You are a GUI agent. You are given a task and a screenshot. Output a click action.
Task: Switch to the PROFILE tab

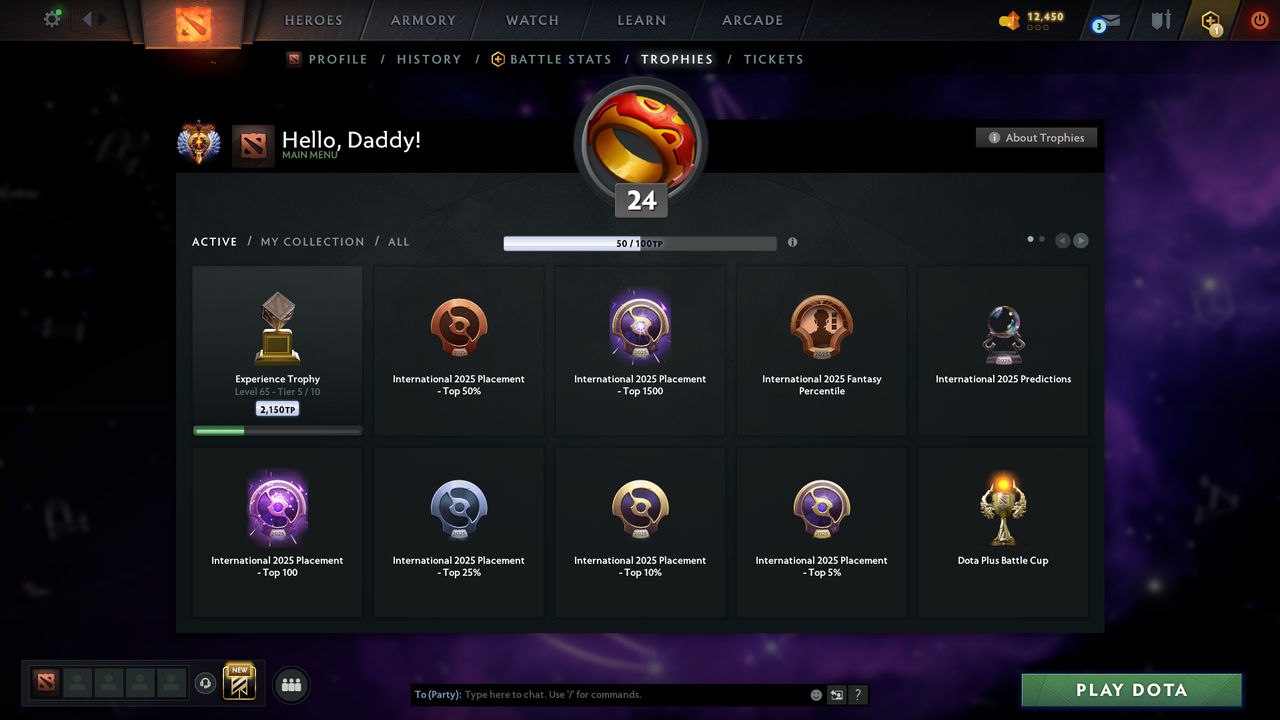(336, 59)
